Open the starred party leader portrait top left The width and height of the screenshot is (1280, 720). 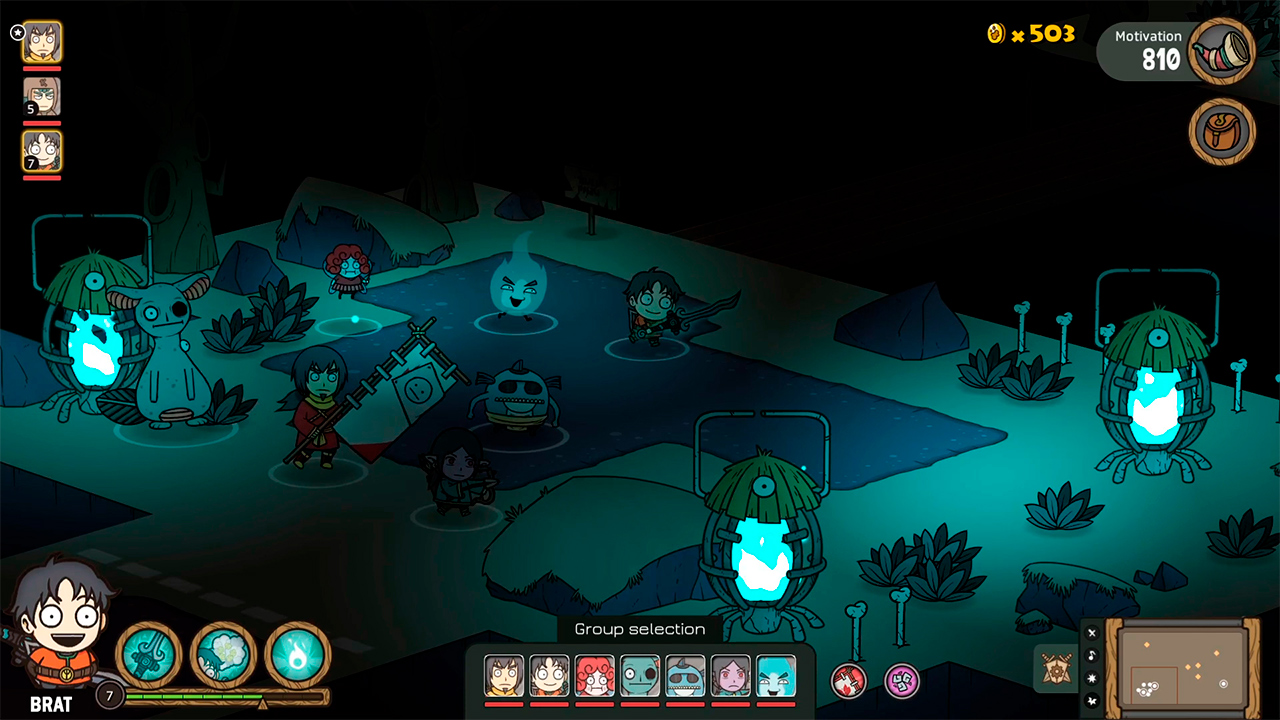pos(41,42)
